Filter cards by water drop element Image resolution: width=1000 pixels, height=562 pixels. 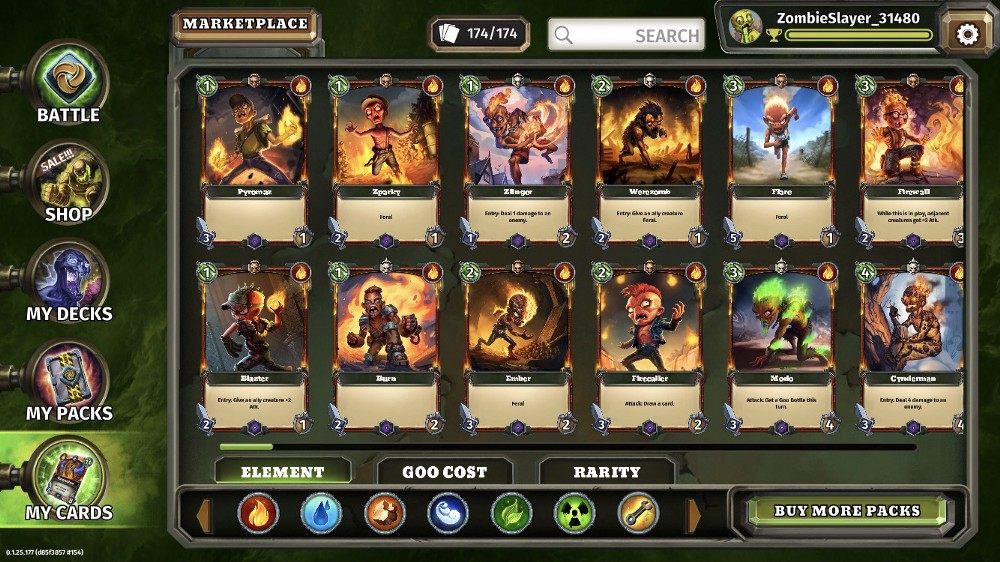[x=321, y=514]
